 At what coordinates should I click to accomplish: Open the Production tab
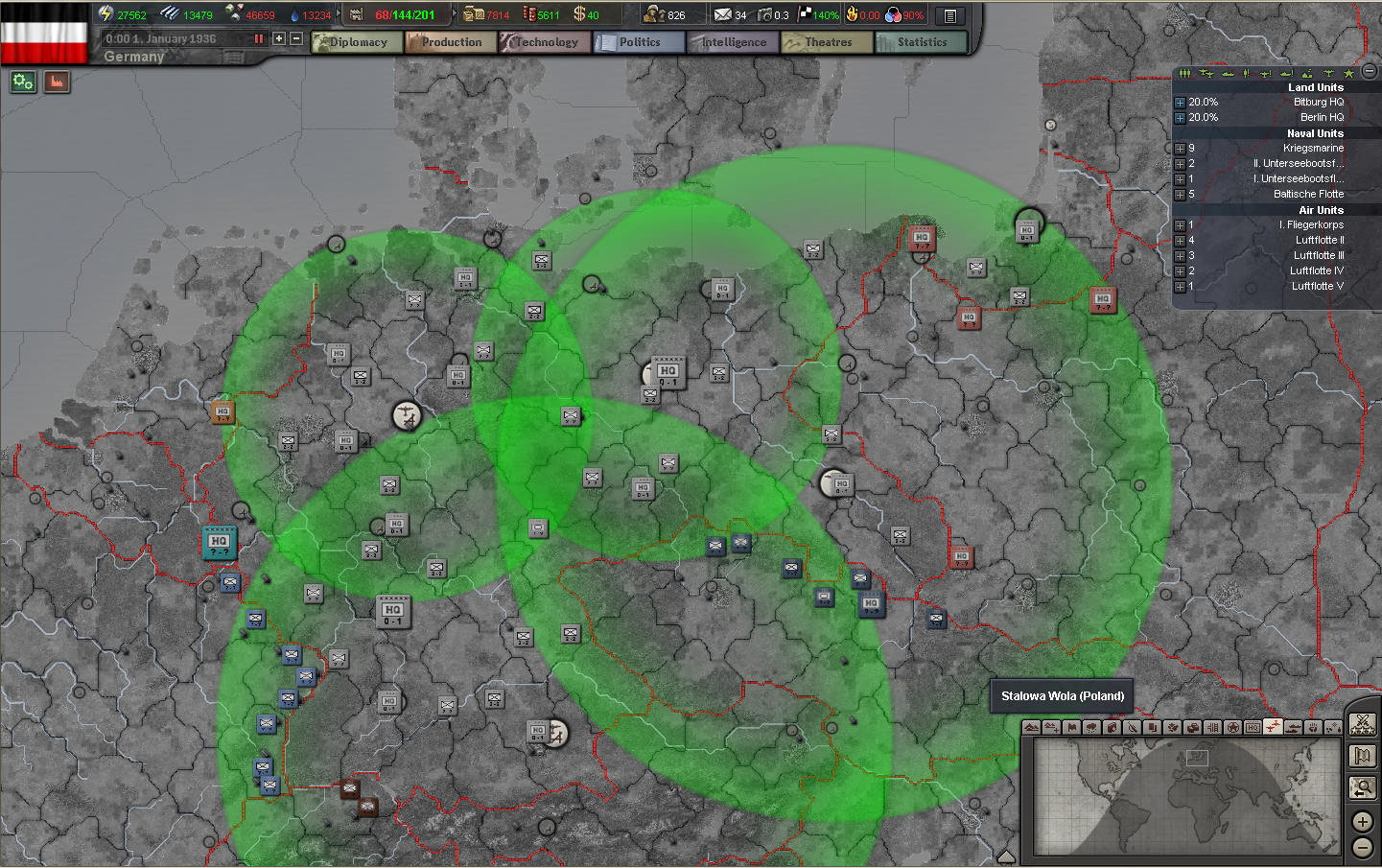[450, 41]
